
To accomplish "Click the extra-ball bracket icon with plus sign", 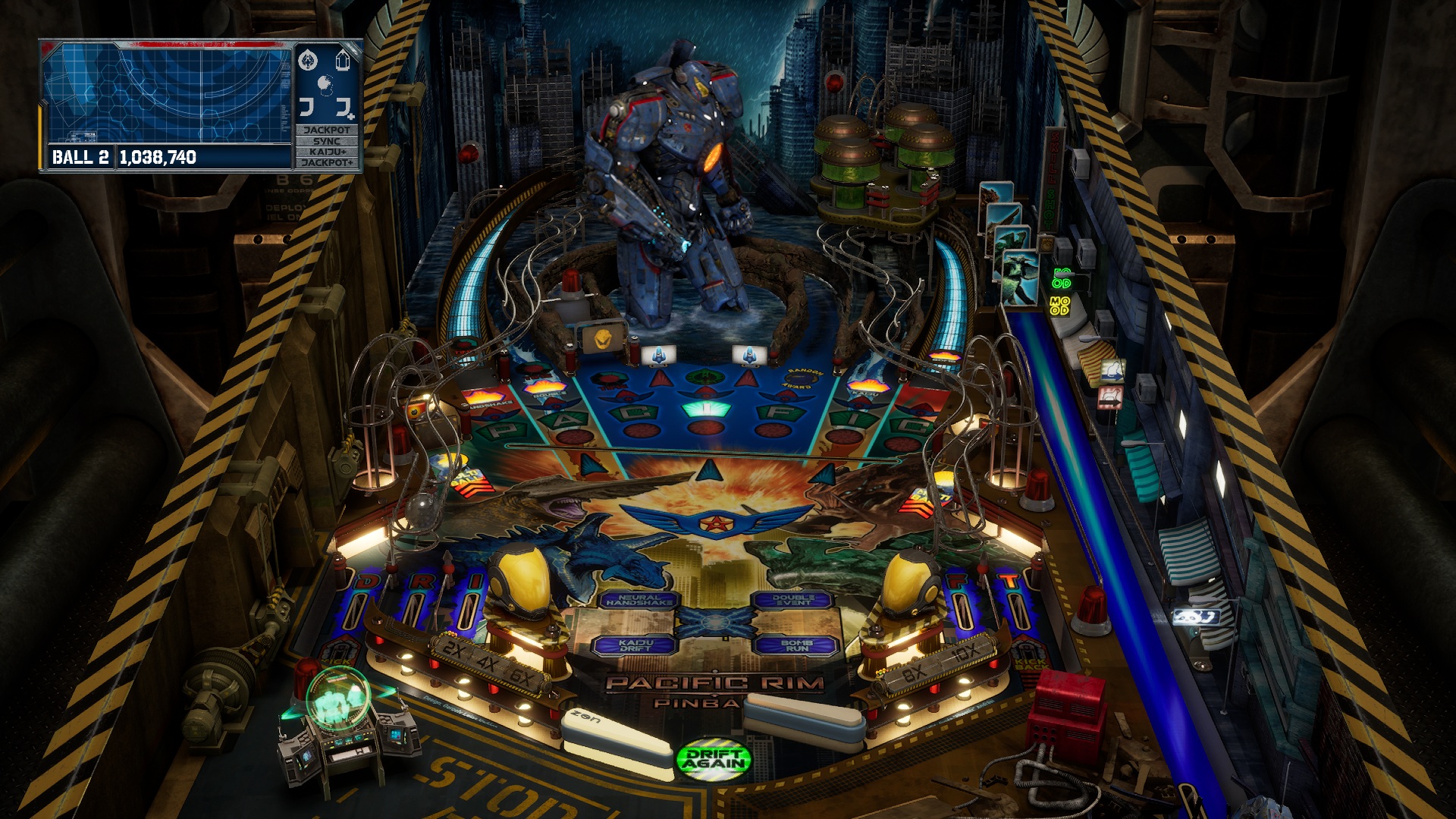I will pyautogui.click(x=345, y=108).
